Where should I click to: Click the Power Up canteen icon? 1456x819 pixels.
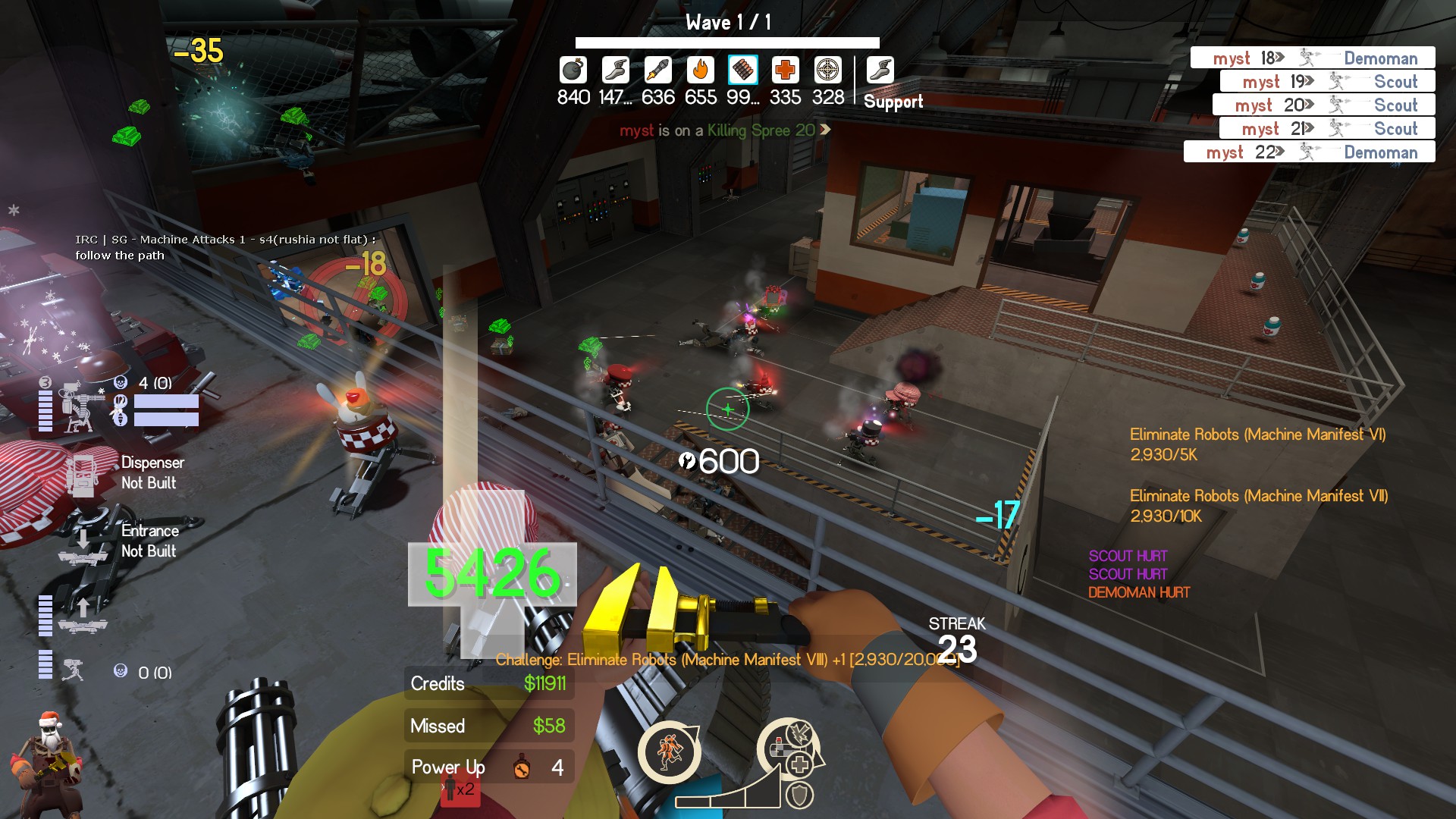[521, 767]
